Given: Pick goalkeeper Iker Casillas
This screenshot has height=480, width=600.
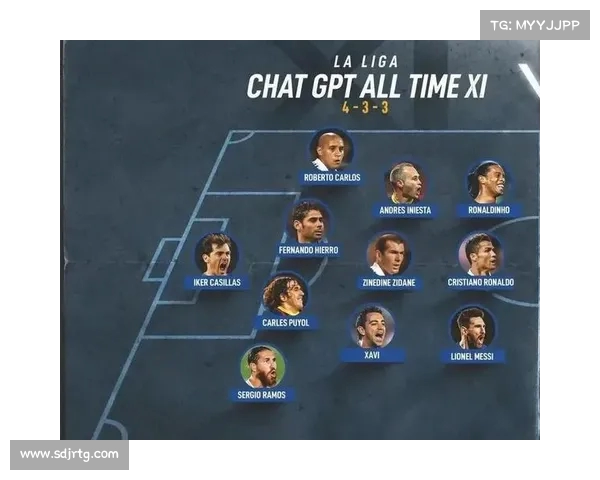Looking at the screenshot, I should coord(216,255).
